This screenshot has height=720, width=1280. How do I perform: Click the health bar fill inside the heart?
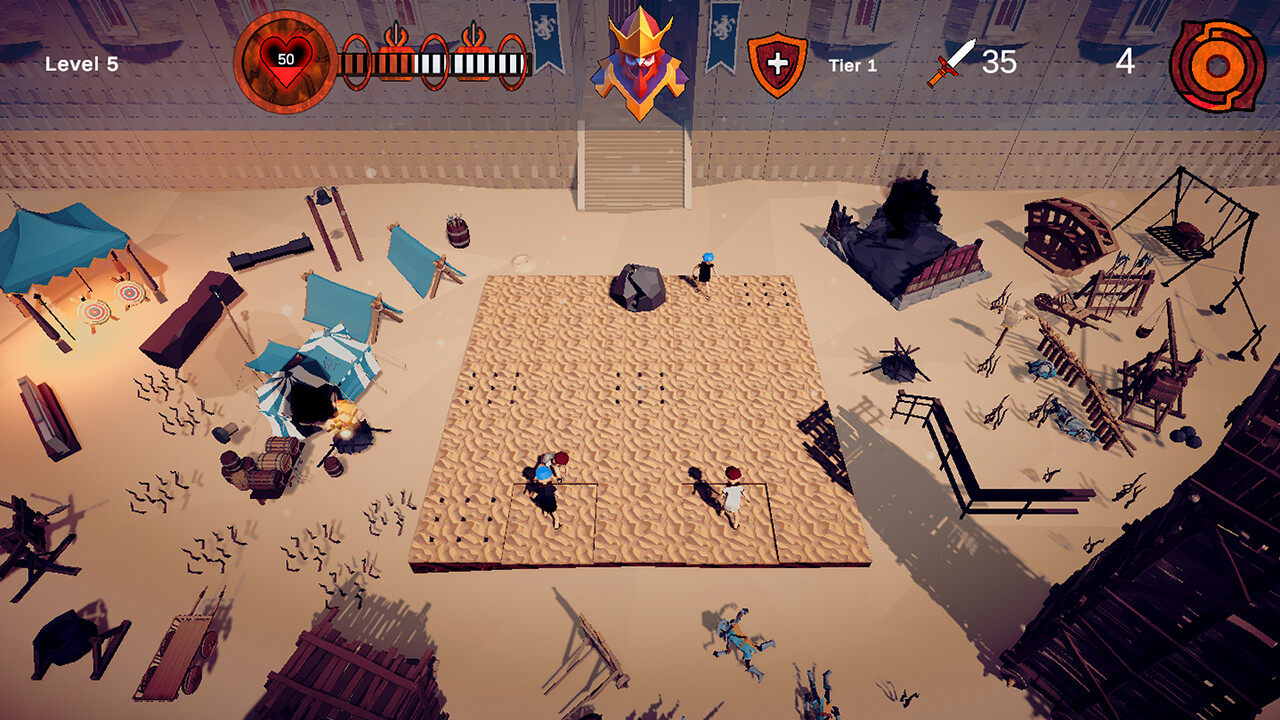coord(284,72)
